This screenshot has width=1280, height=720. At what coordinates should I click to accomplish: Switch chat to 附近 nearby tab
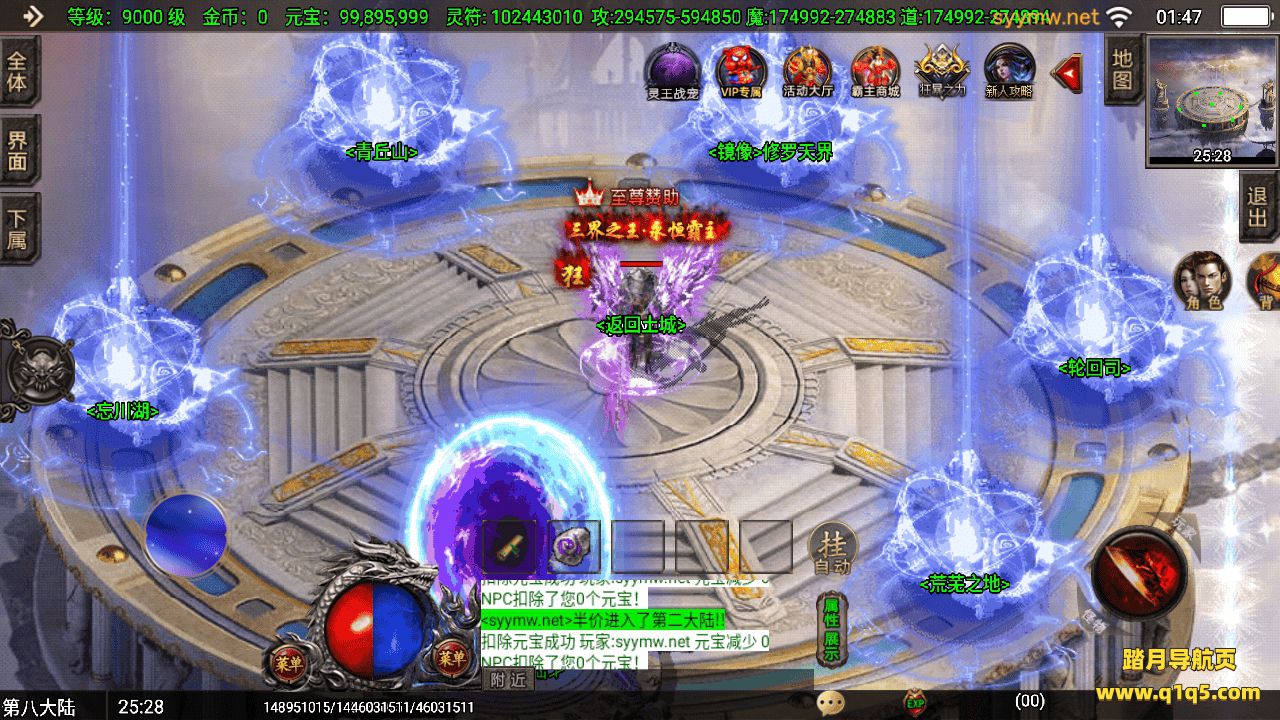tap(507, 680)
